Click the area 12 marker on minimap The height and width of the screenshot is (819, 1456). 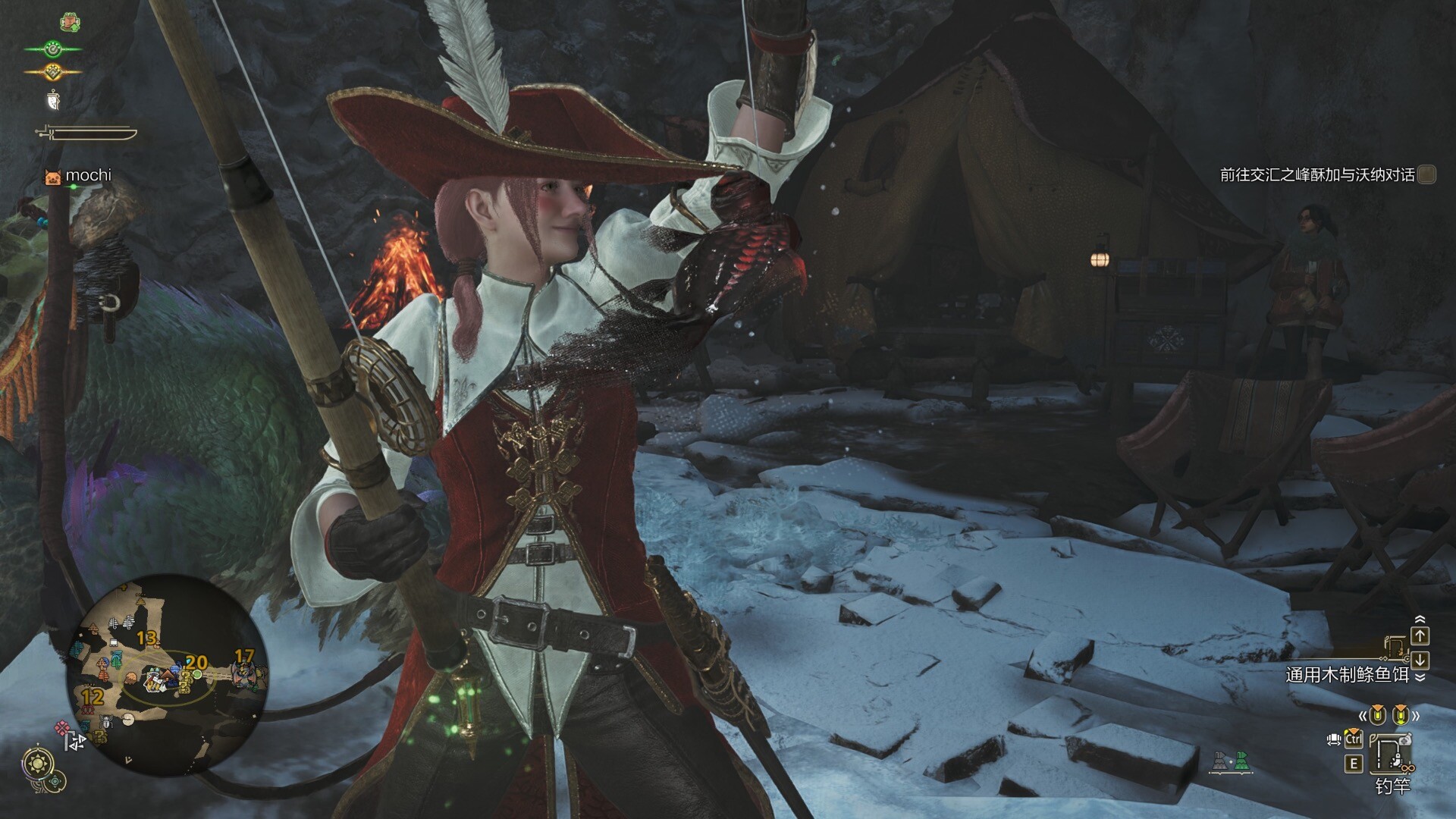(93, 697)
